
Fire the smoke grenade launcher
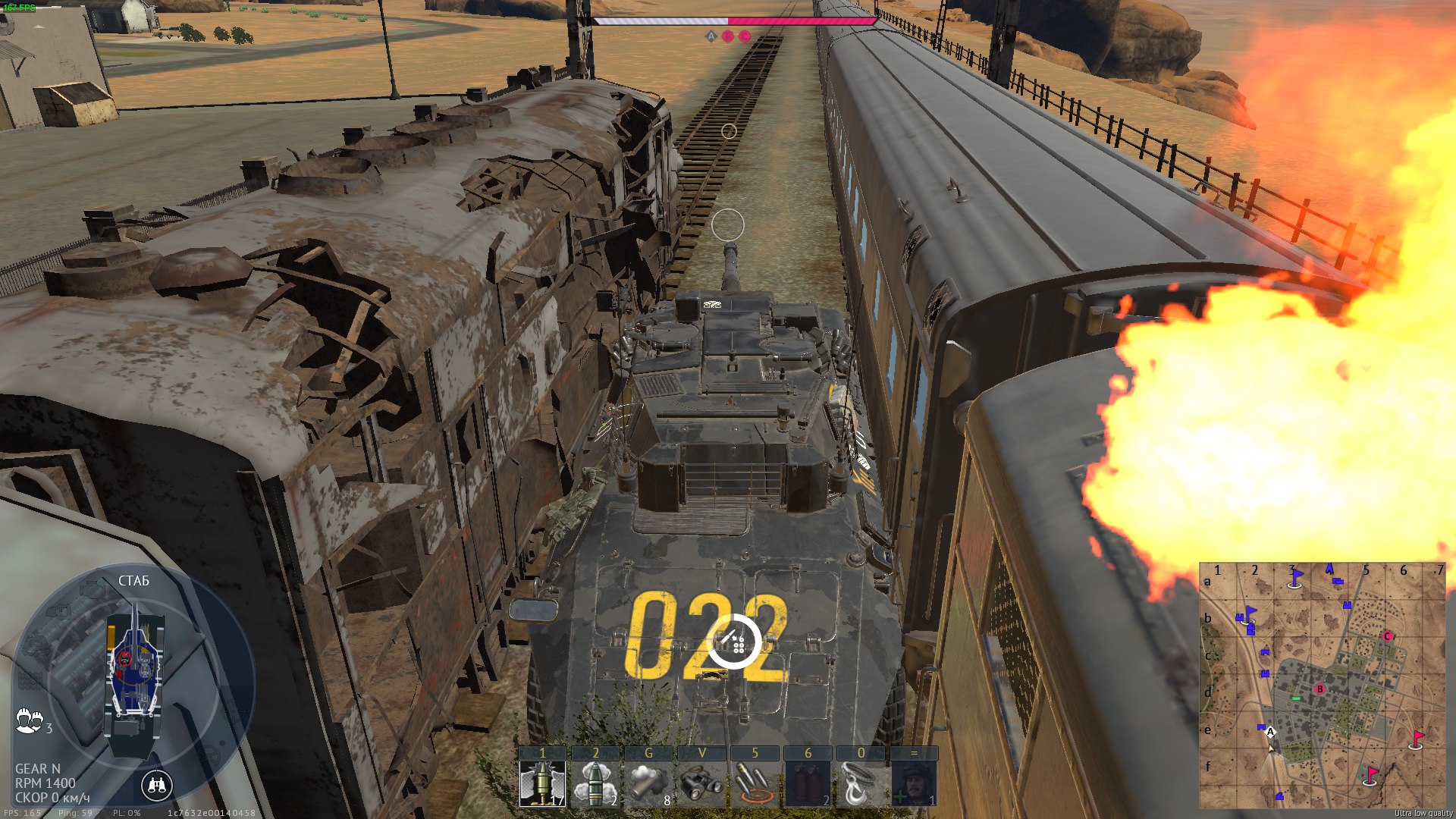tap(648, 783)
